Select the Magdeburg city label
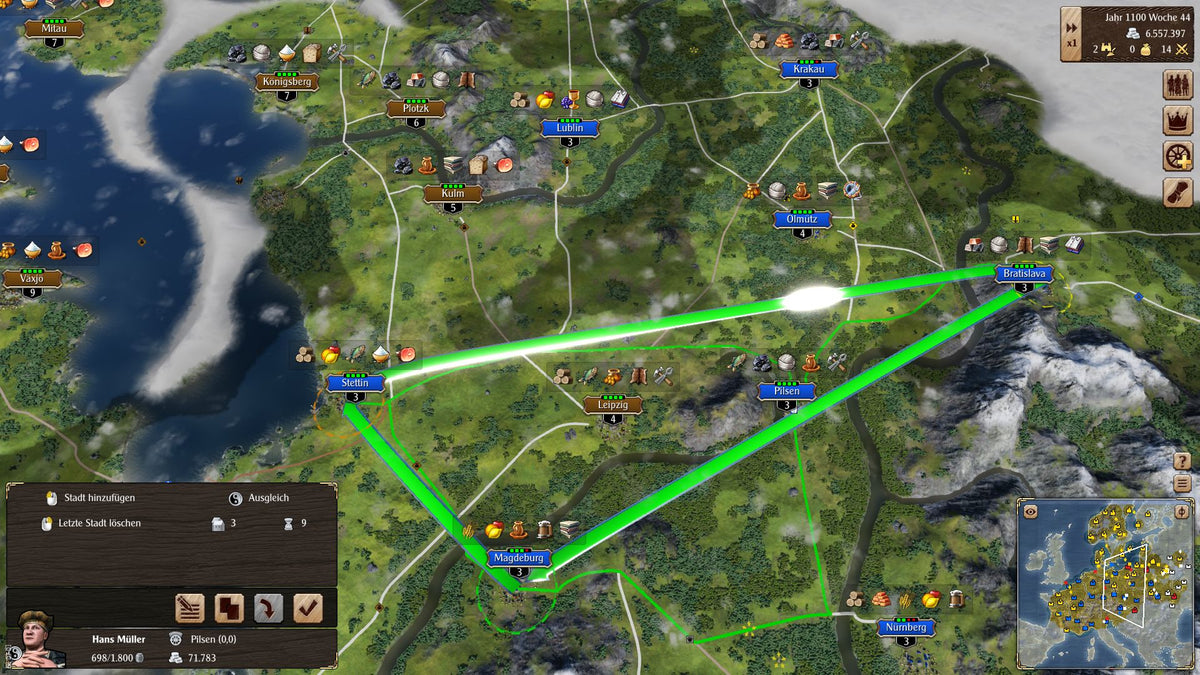This screenshot has width=1200, height=675. pyautogui.click(x=518, y=558)
